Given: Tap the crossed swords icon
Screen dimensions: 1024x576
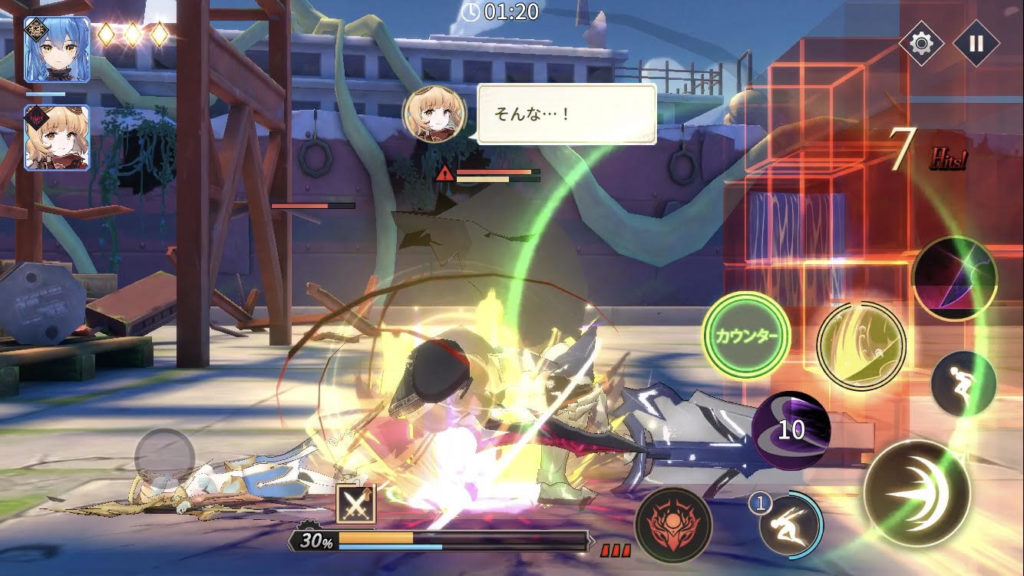Looking at the screenshot, I should click(355, 504).
